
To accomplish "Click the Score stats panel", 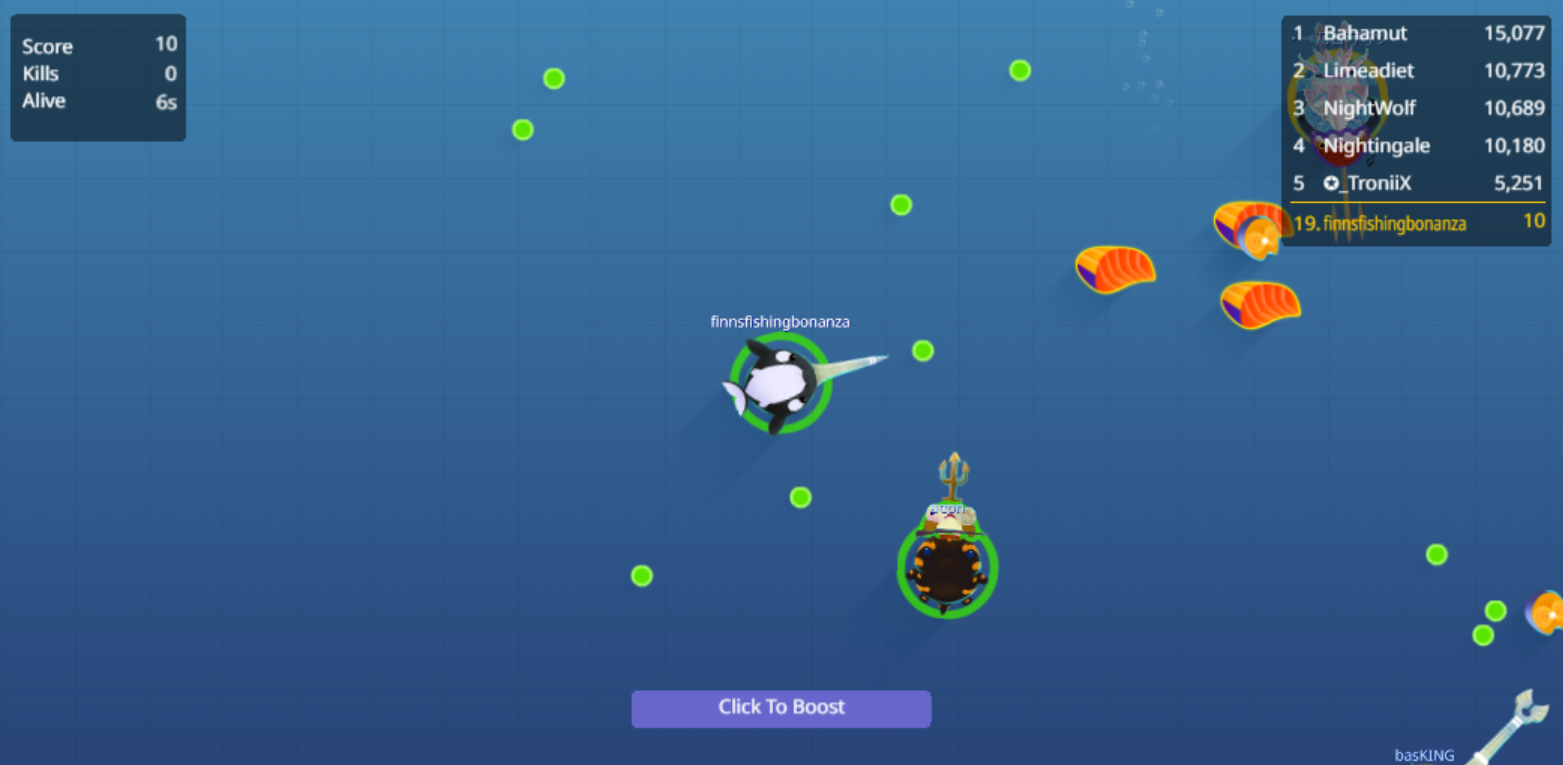I will pos(97,75).
